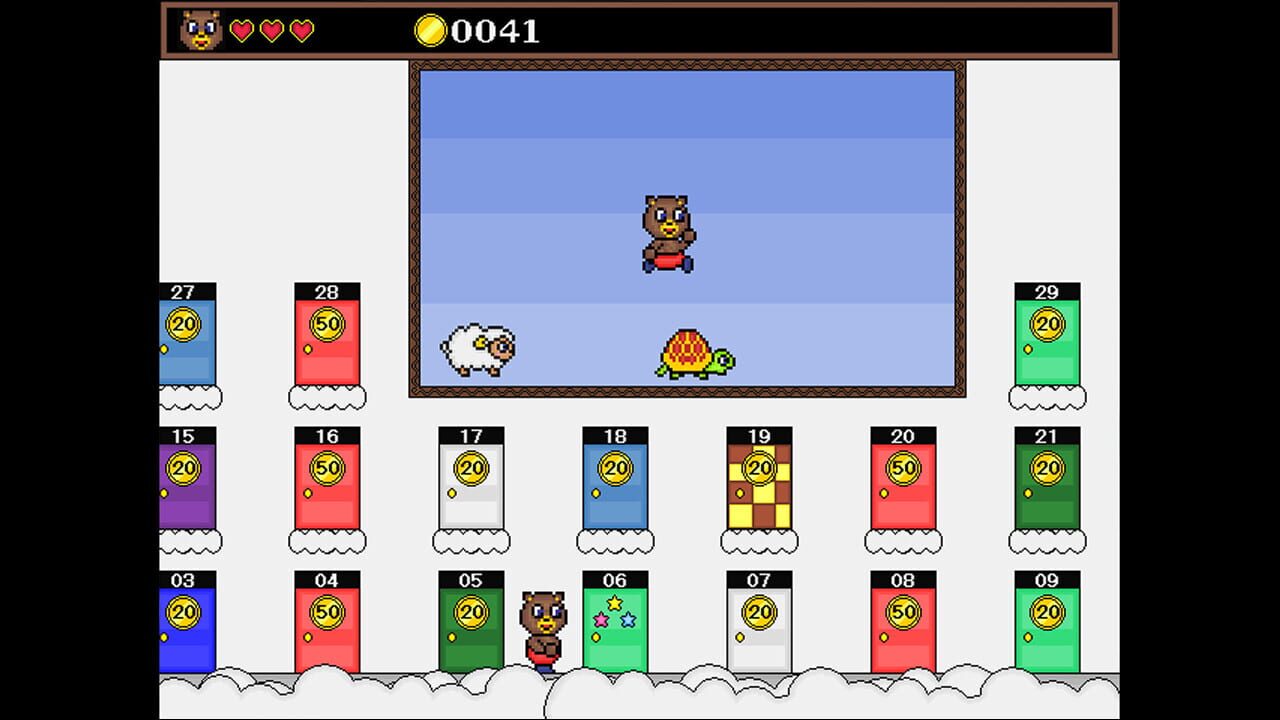Click the blue star on door 06
The image size is (1280, 720).
[628, 620]
